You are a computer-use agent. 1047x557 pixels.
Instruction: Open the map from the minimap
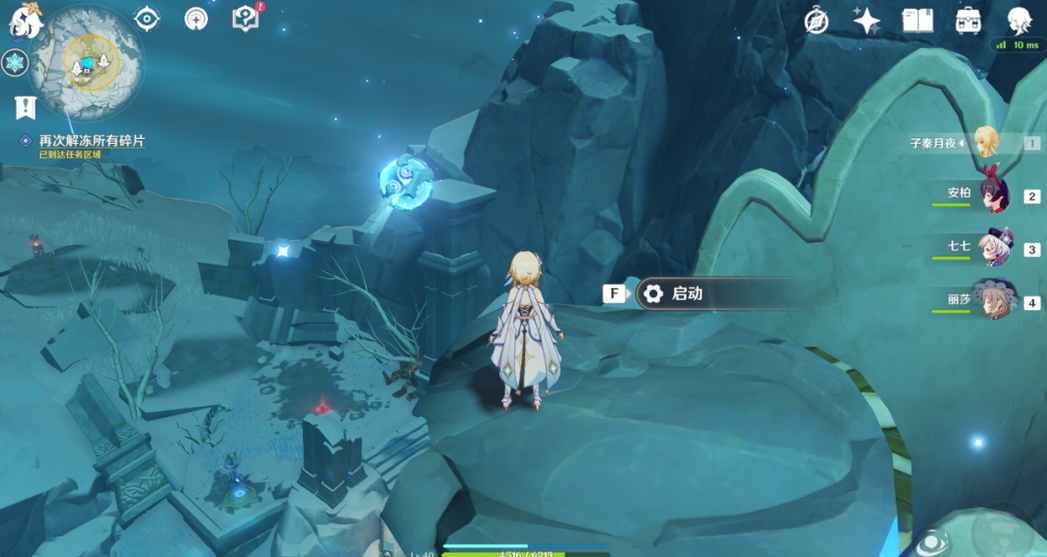click(x=88, y=62)
